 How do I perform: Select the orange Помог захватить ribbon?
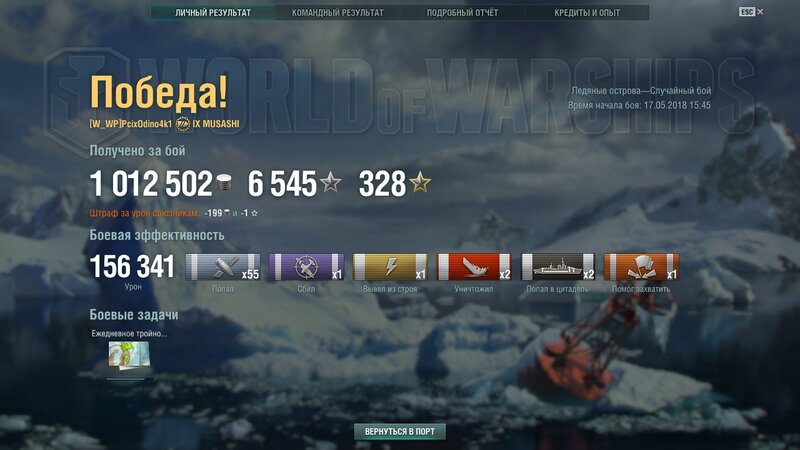642,267
